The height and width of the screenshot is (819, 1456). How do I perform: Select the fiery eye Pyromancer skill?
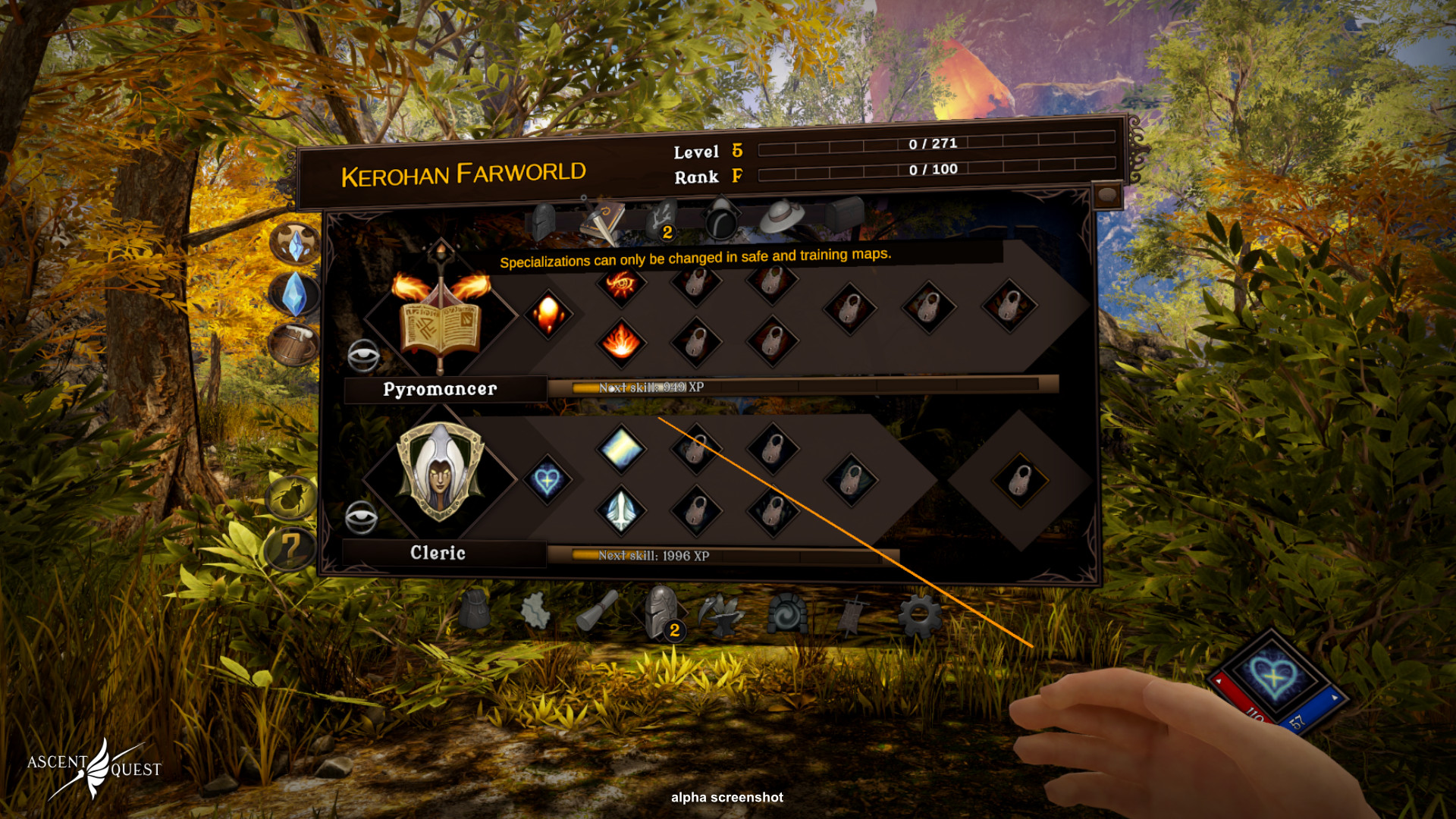[621, 284]
